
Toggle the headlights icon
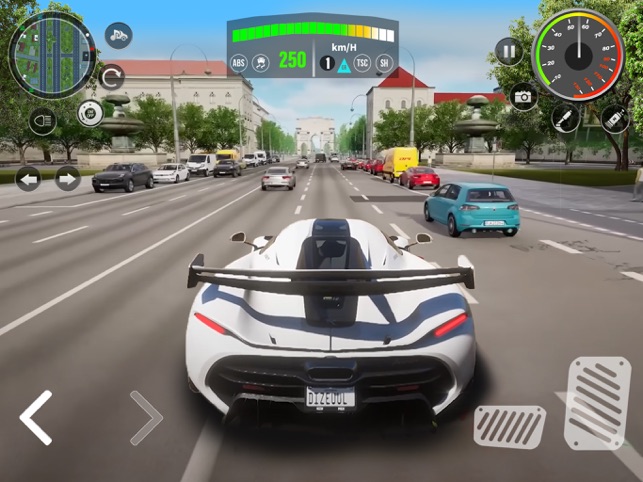point(42,121)
